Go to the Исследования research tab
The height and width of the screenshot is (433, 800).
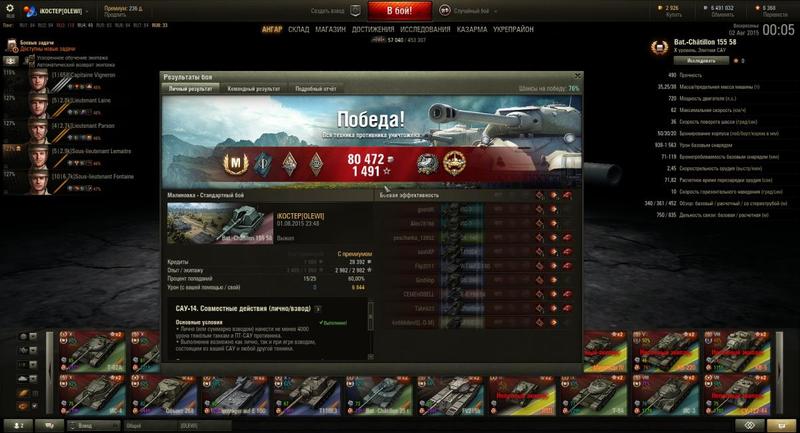(x=425, y=30)
